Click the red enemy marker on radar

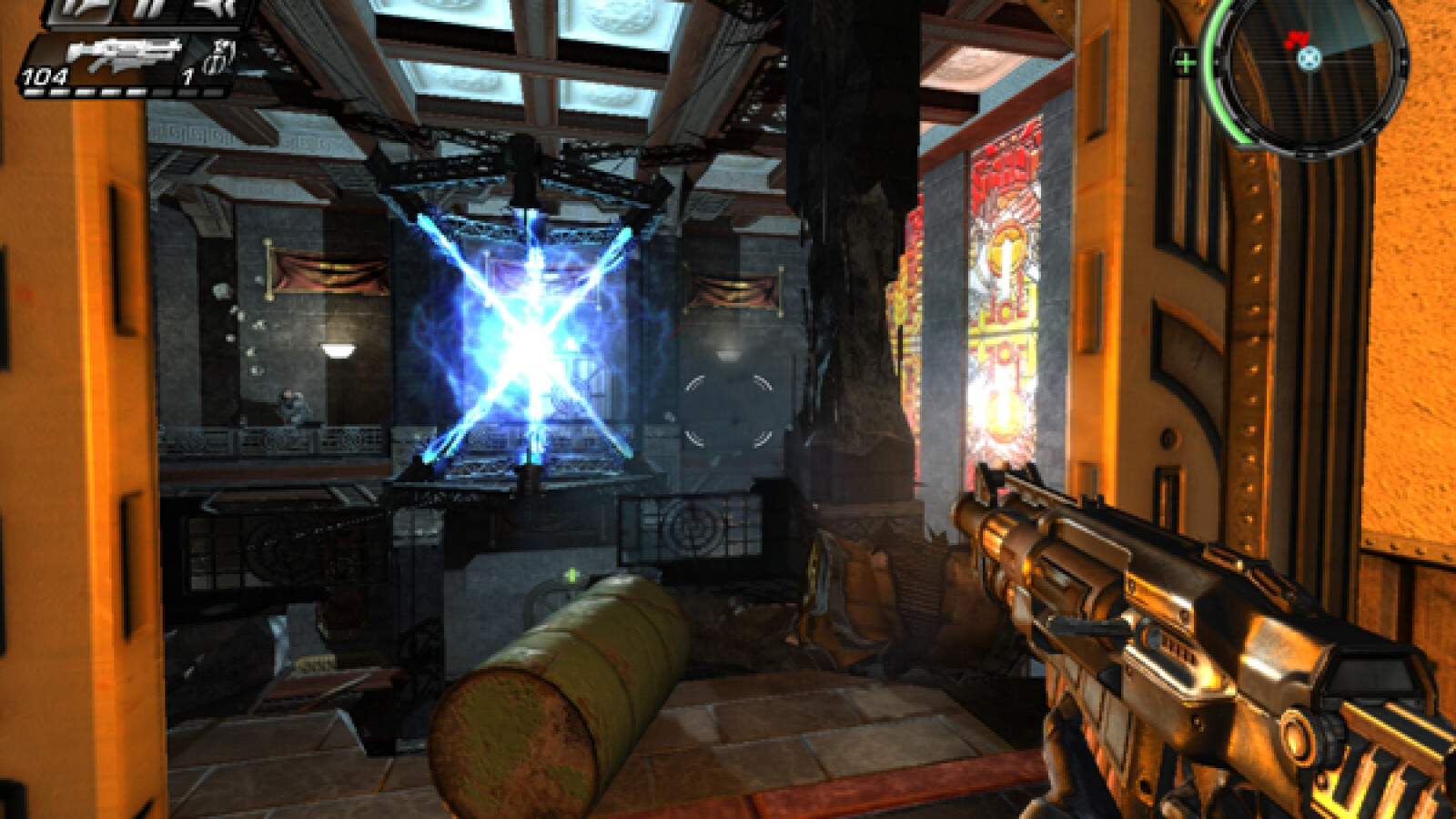[x=1297, y=39]
